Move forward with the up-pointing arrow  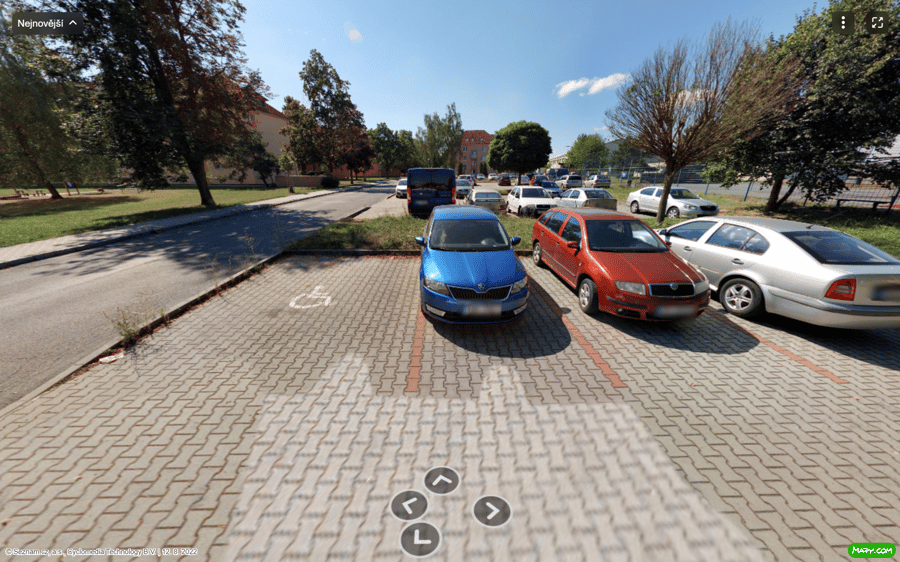click(x=441, y=480)
